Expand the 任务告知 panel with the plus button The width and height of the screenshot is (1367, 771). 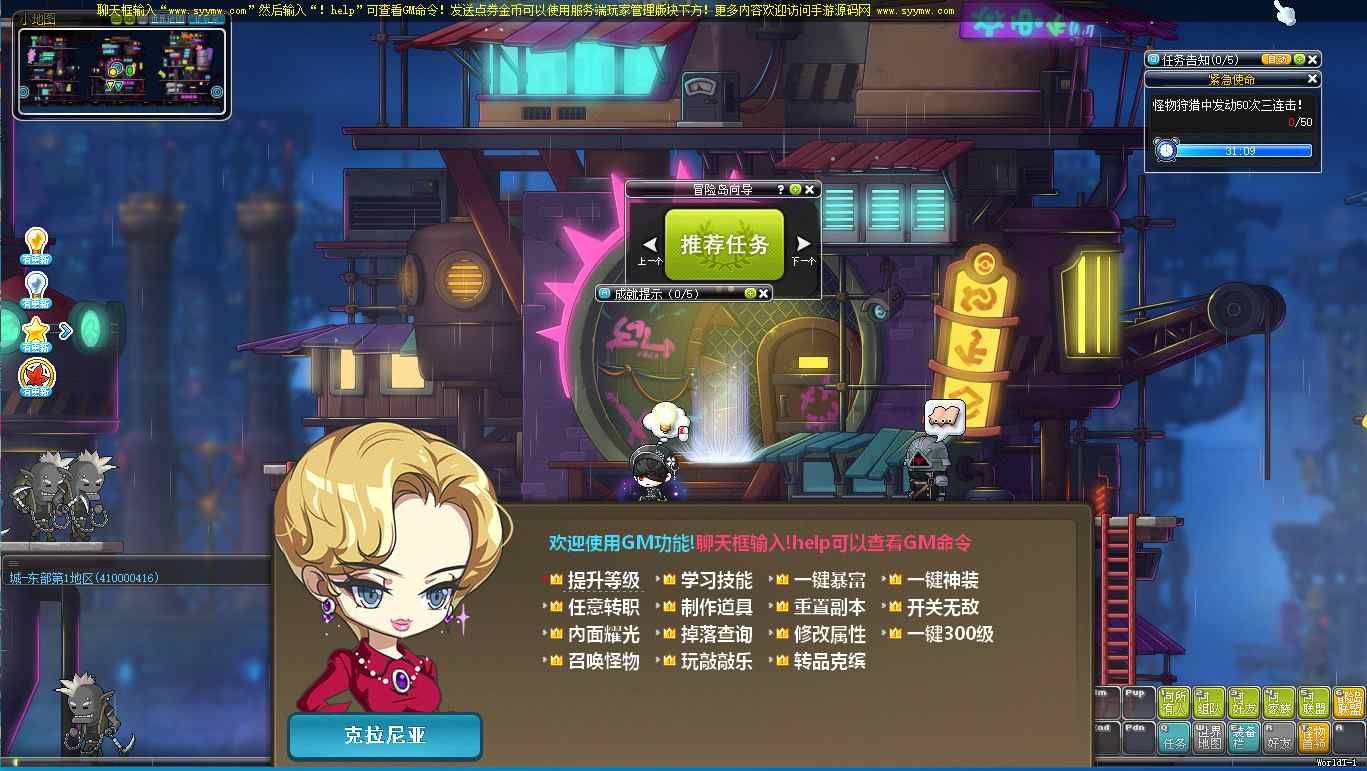(x=1300, y=59)
